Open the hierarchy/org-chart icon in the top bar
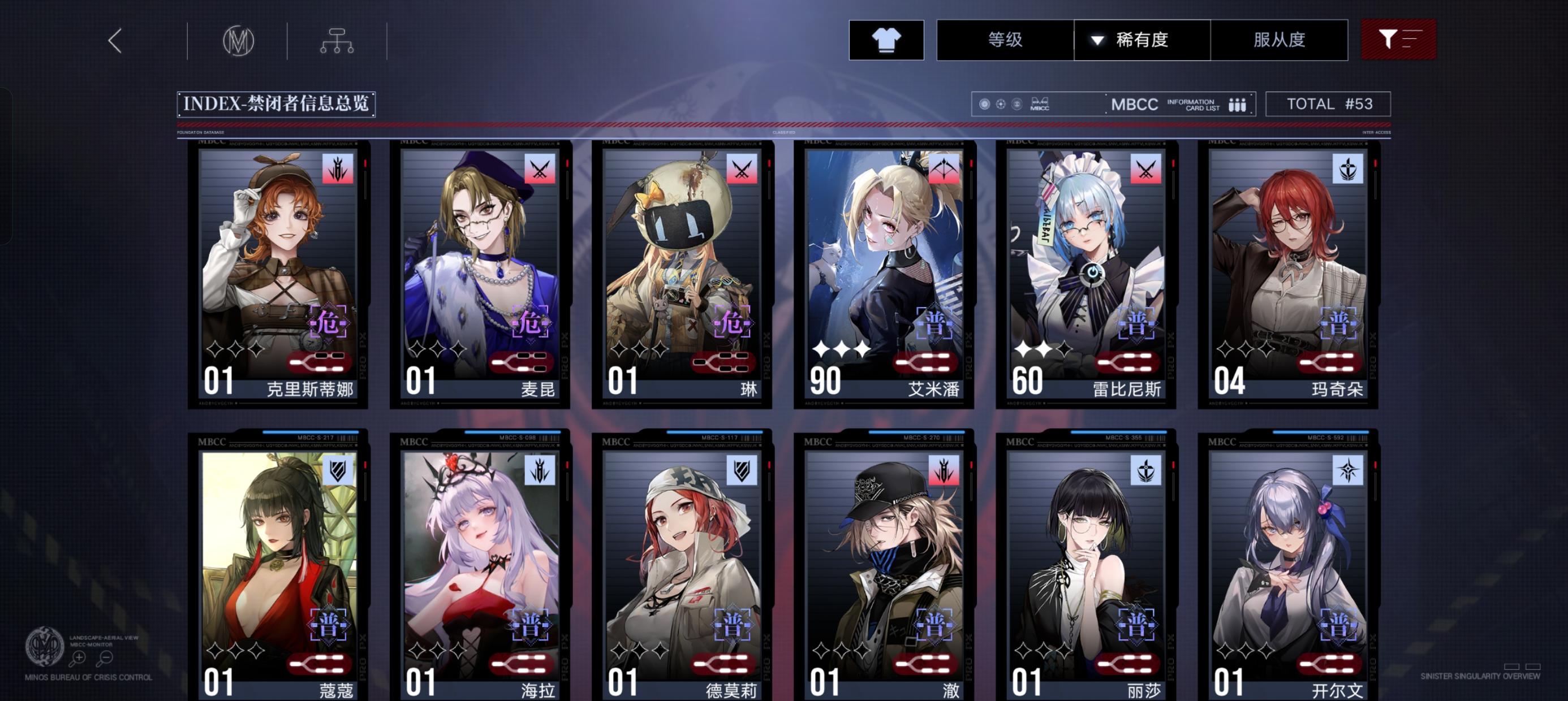The image size is (1568, 701). [337, 40]
